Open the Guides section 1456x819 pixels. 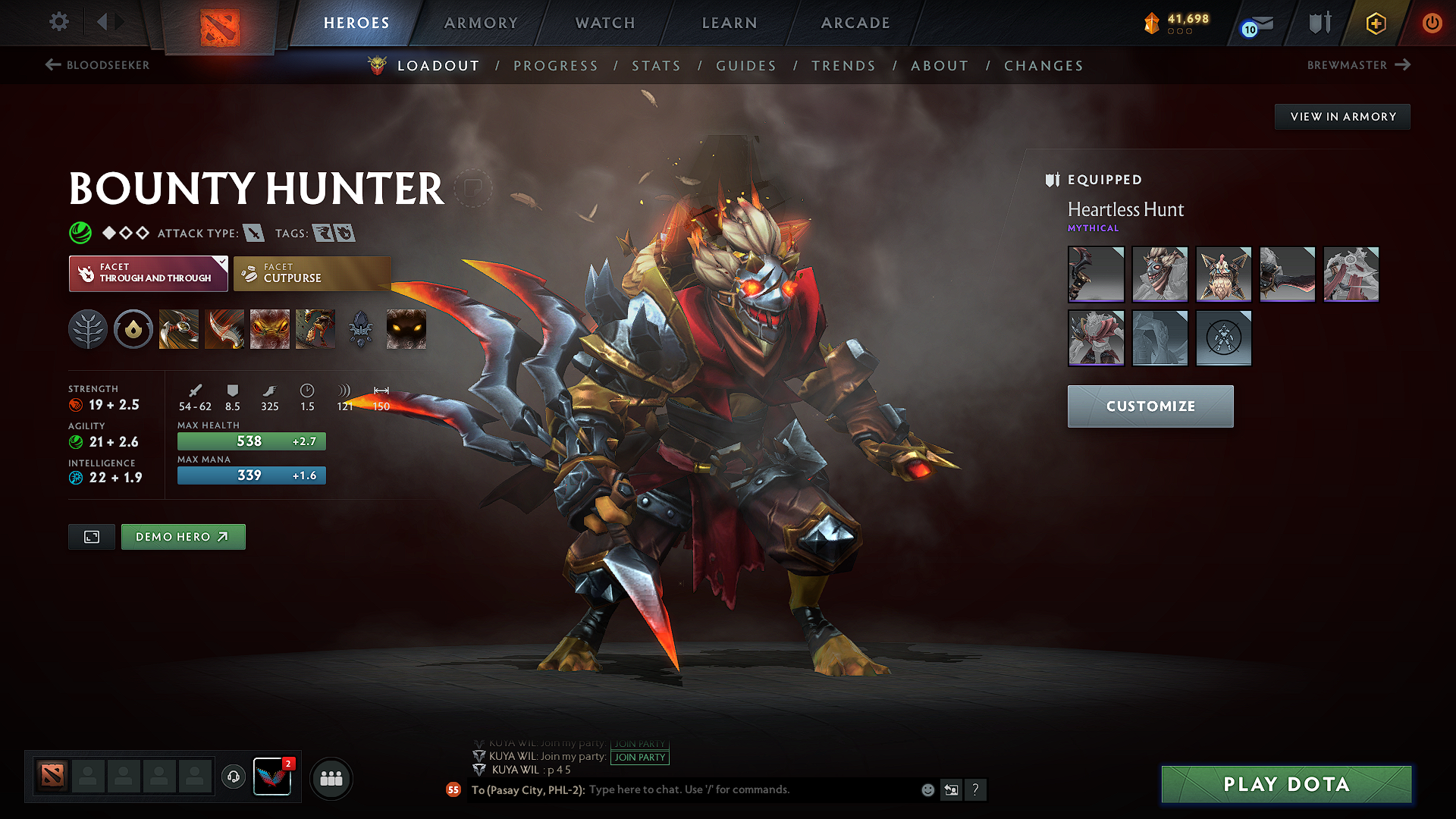coord(746,66)
